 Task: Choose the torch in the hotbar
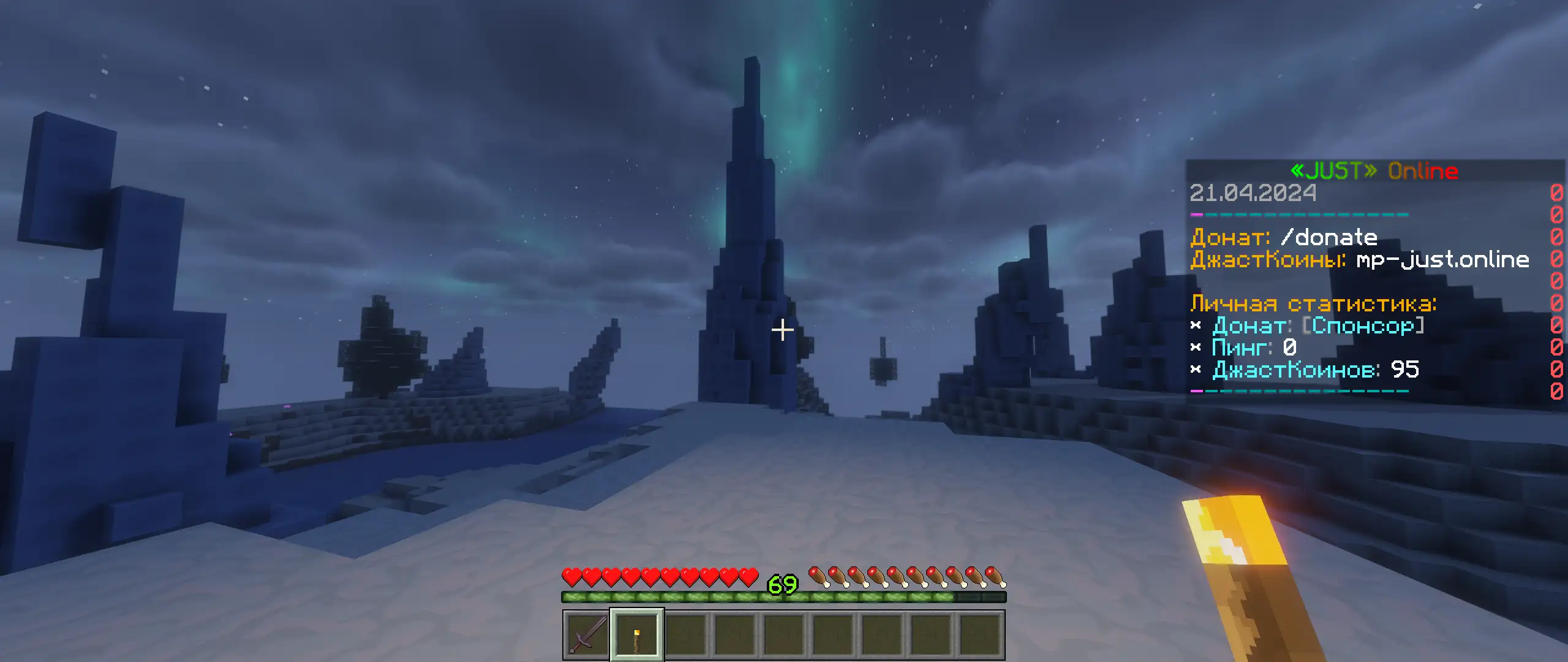click(x=637, y=634)
